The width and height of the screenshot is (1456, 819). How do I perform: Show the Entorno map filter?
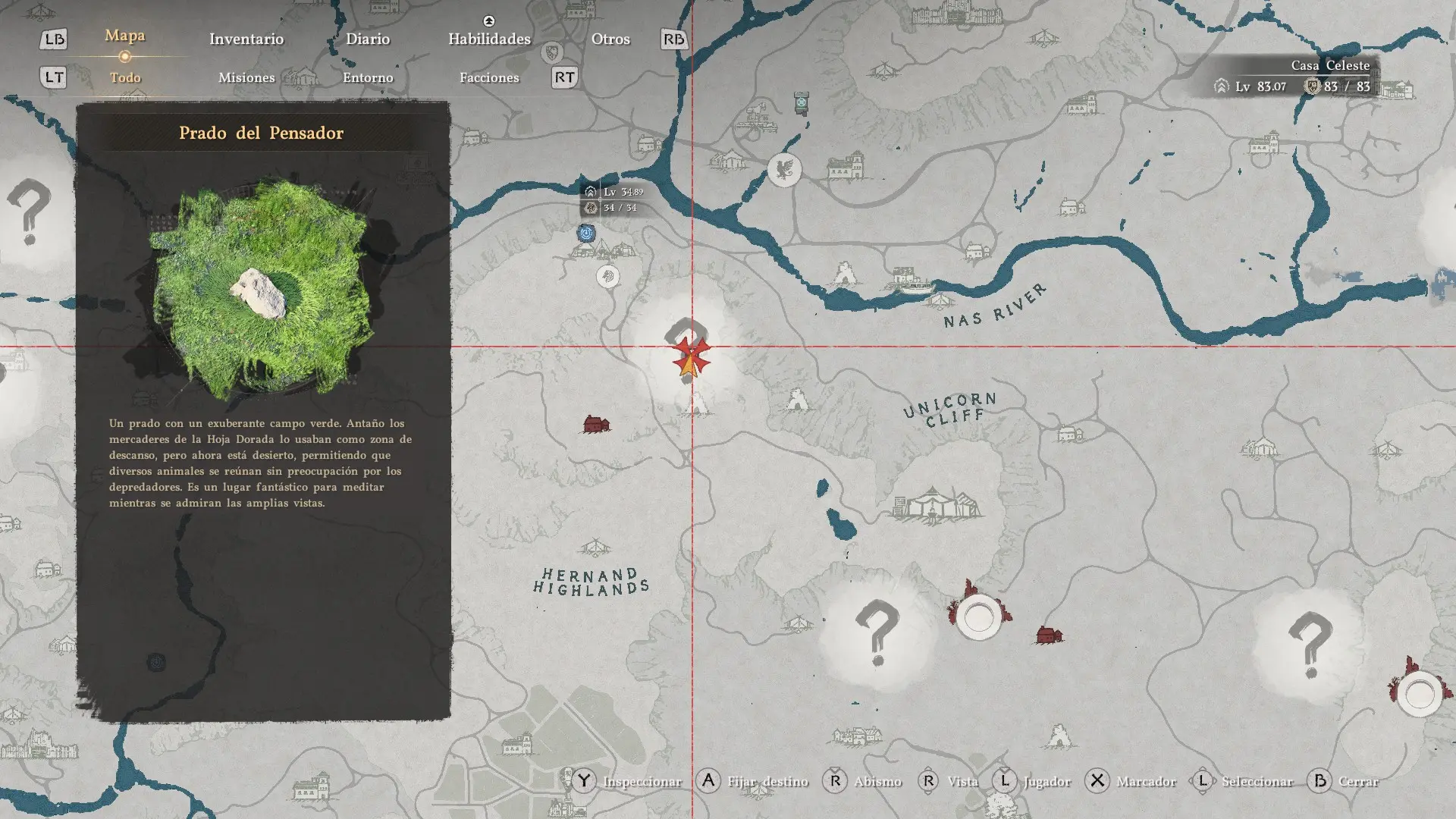click(x=368, y=77)
